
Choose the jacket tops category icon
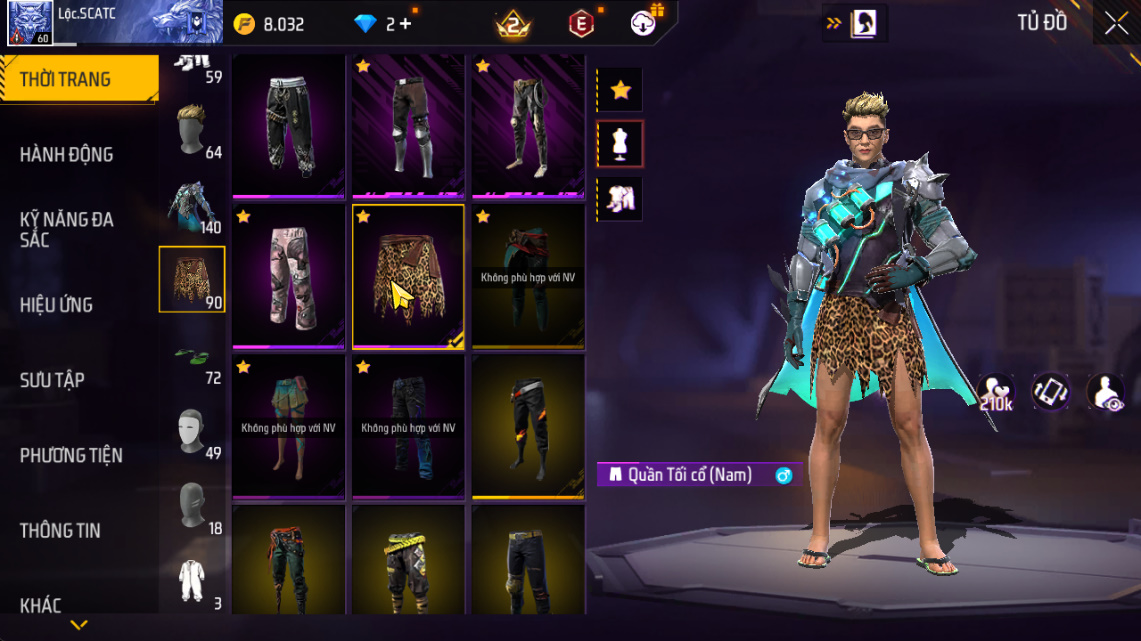tap(193, 206)
